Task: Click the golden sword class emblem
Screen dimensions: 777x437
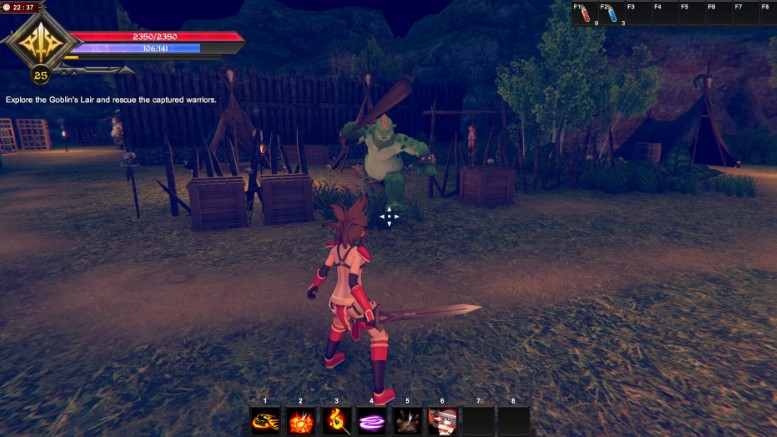Action: (x=40, y=43)
